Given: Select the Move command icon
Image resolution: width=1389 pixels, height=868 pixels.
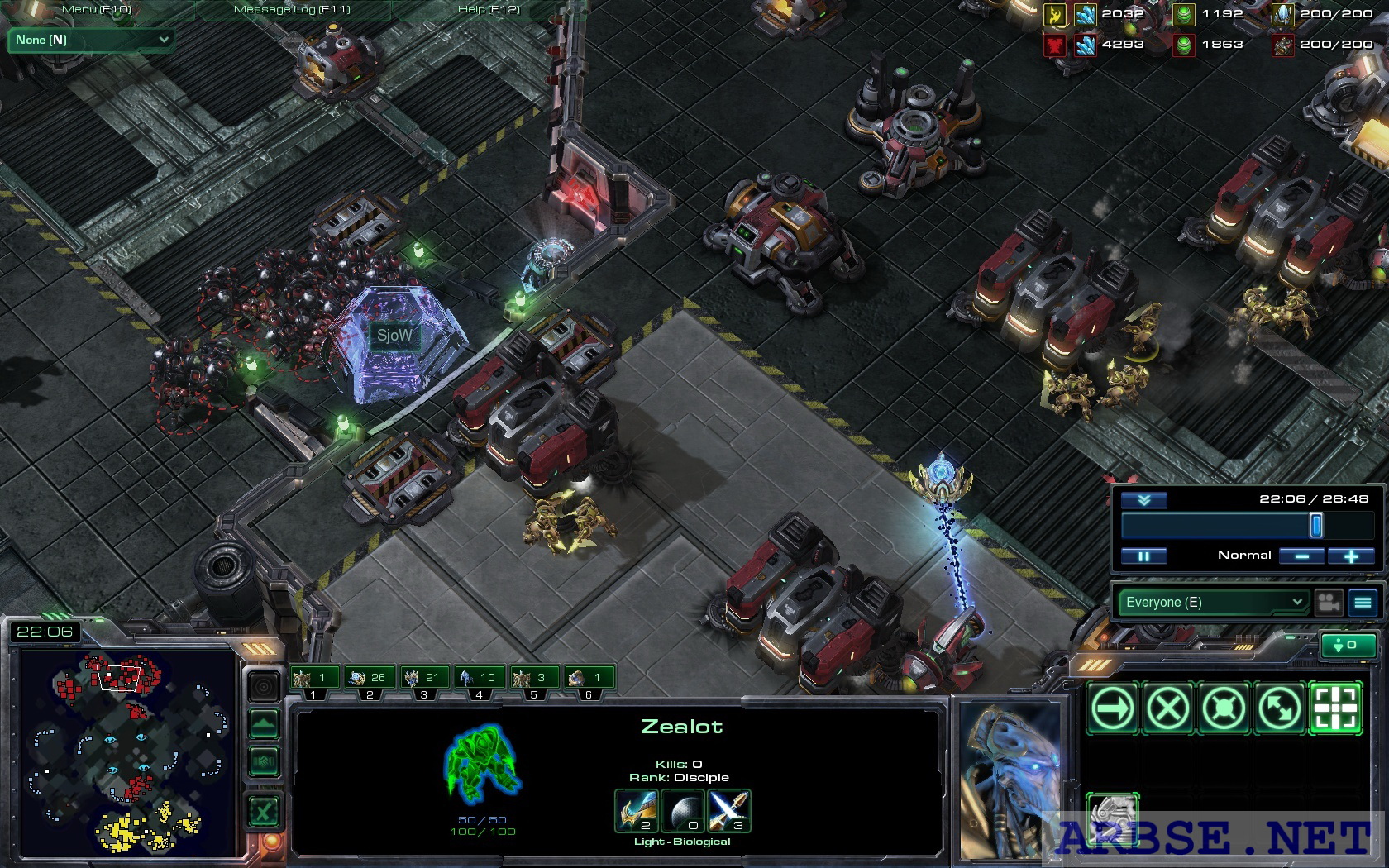Looking at the screenshot, I should (x=1113, y=708).
